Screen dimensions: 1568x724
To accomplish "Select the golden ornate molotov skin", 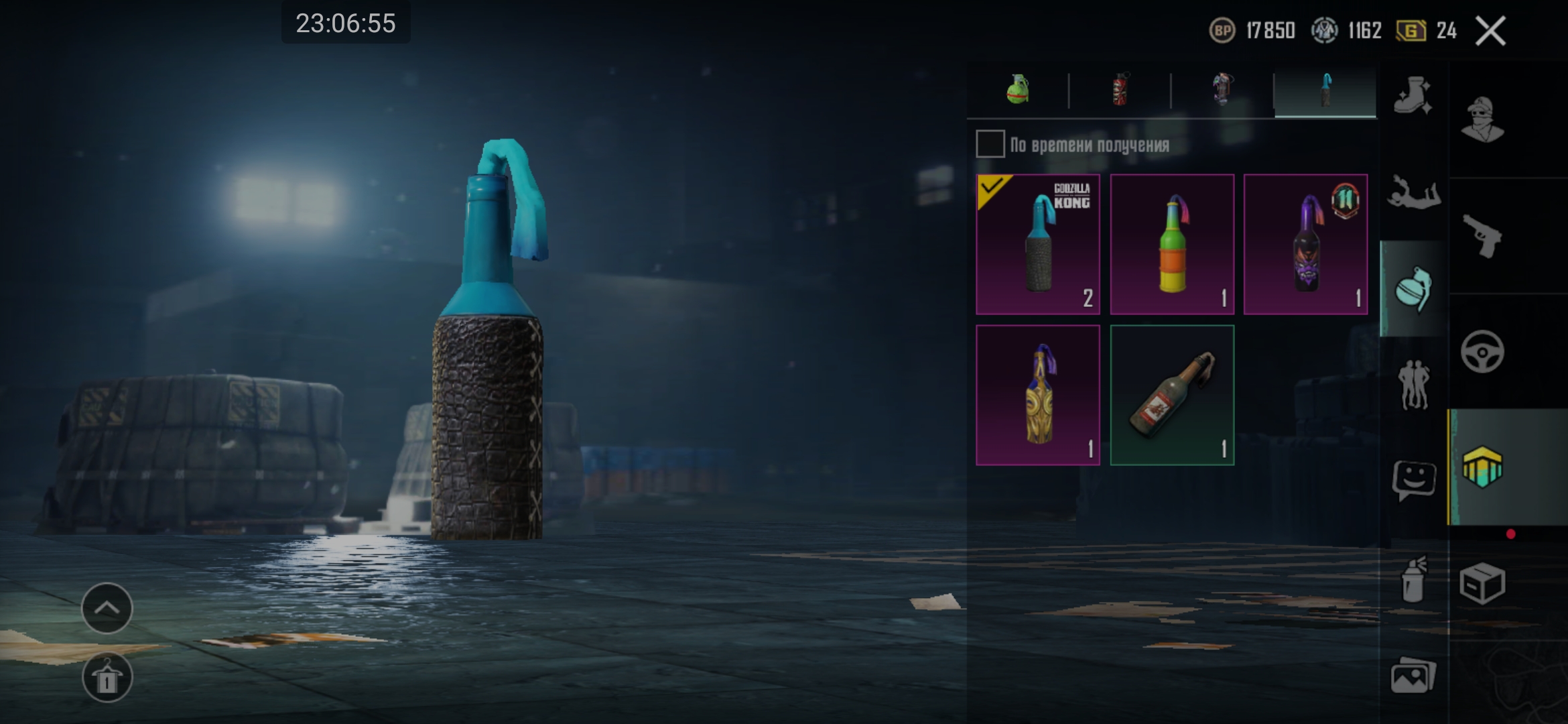I will click(x=1038, y=396).
